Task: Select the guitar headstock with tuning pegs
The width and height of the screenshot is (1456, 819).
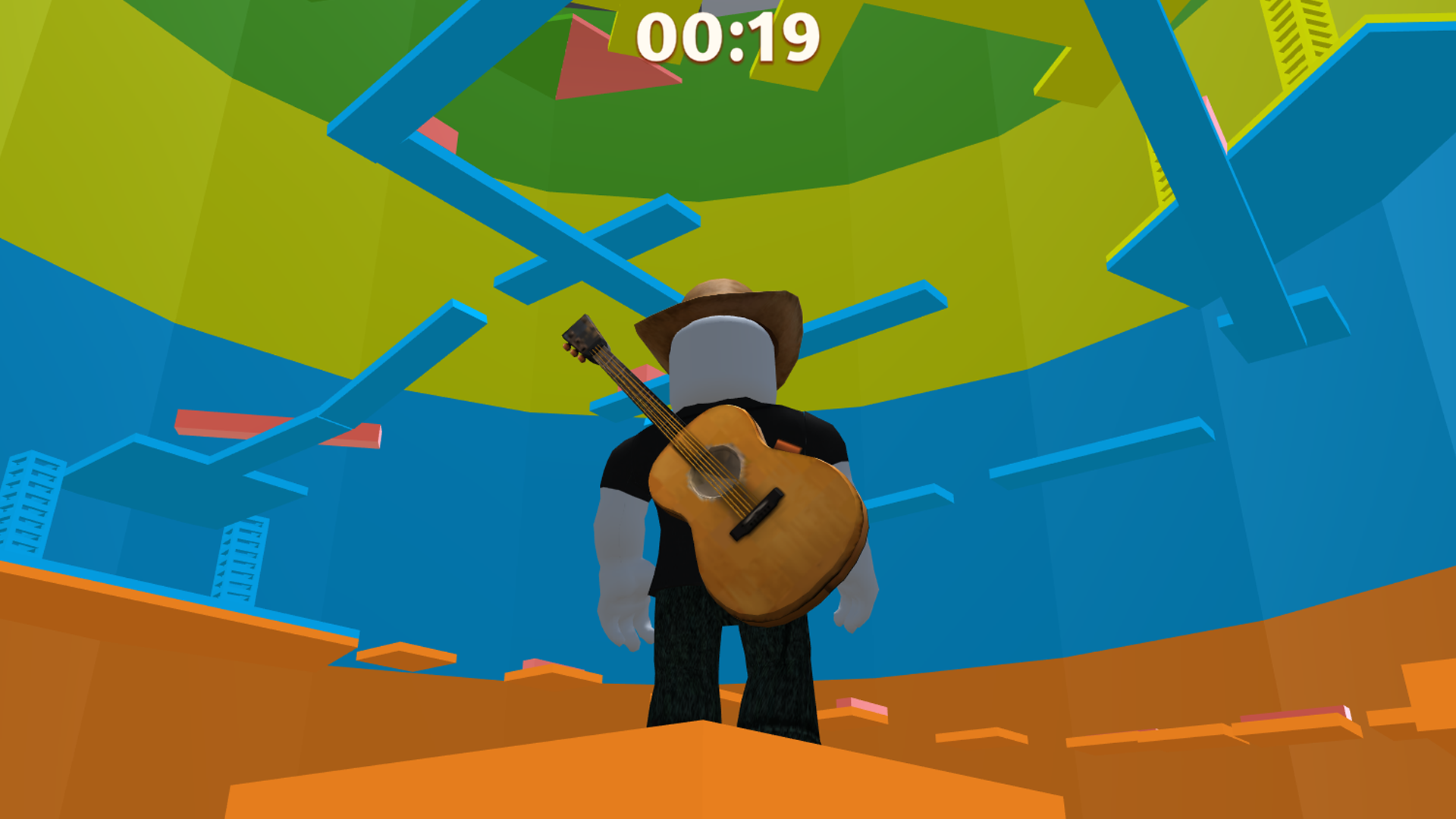Action: 584,337
